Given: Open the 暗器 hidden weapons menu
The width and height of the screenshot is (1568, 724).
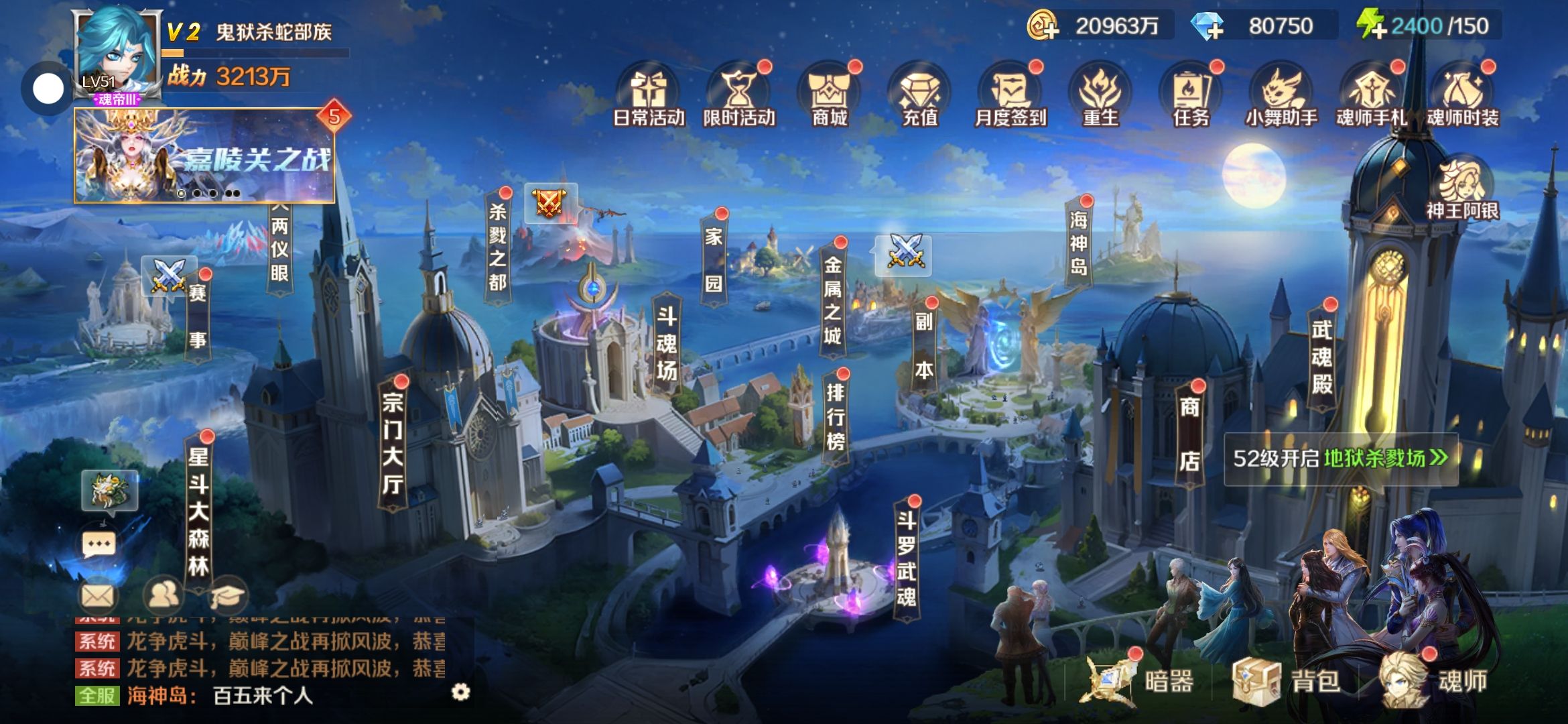Looking at the screenshot, I should pos(1139,682).
